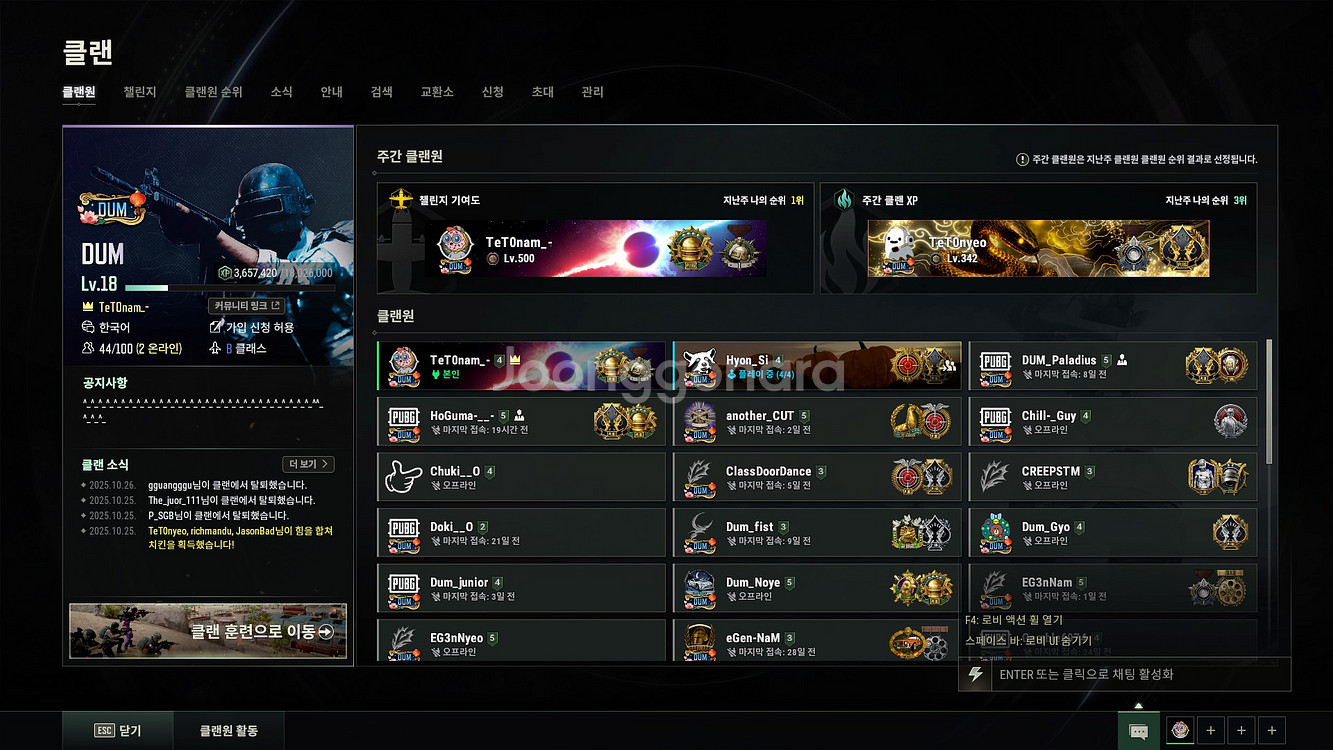Expand clan news with 더 보기
Viewport: 1333px width, 750px height.
(x=308, y=464)
